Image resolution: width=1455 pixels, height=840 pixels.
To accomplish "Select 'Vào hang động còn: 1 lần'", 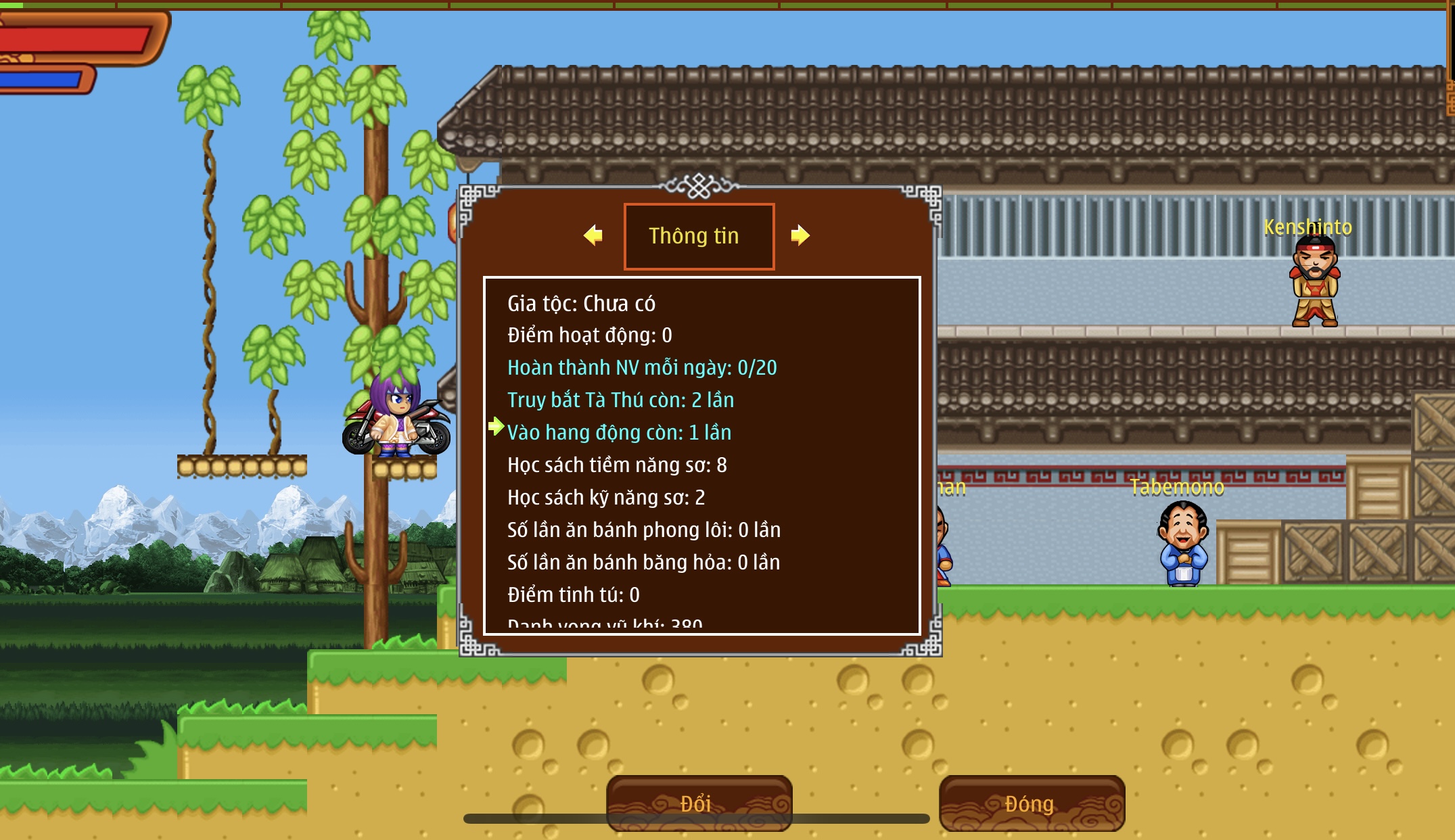I will pos(619,433).
